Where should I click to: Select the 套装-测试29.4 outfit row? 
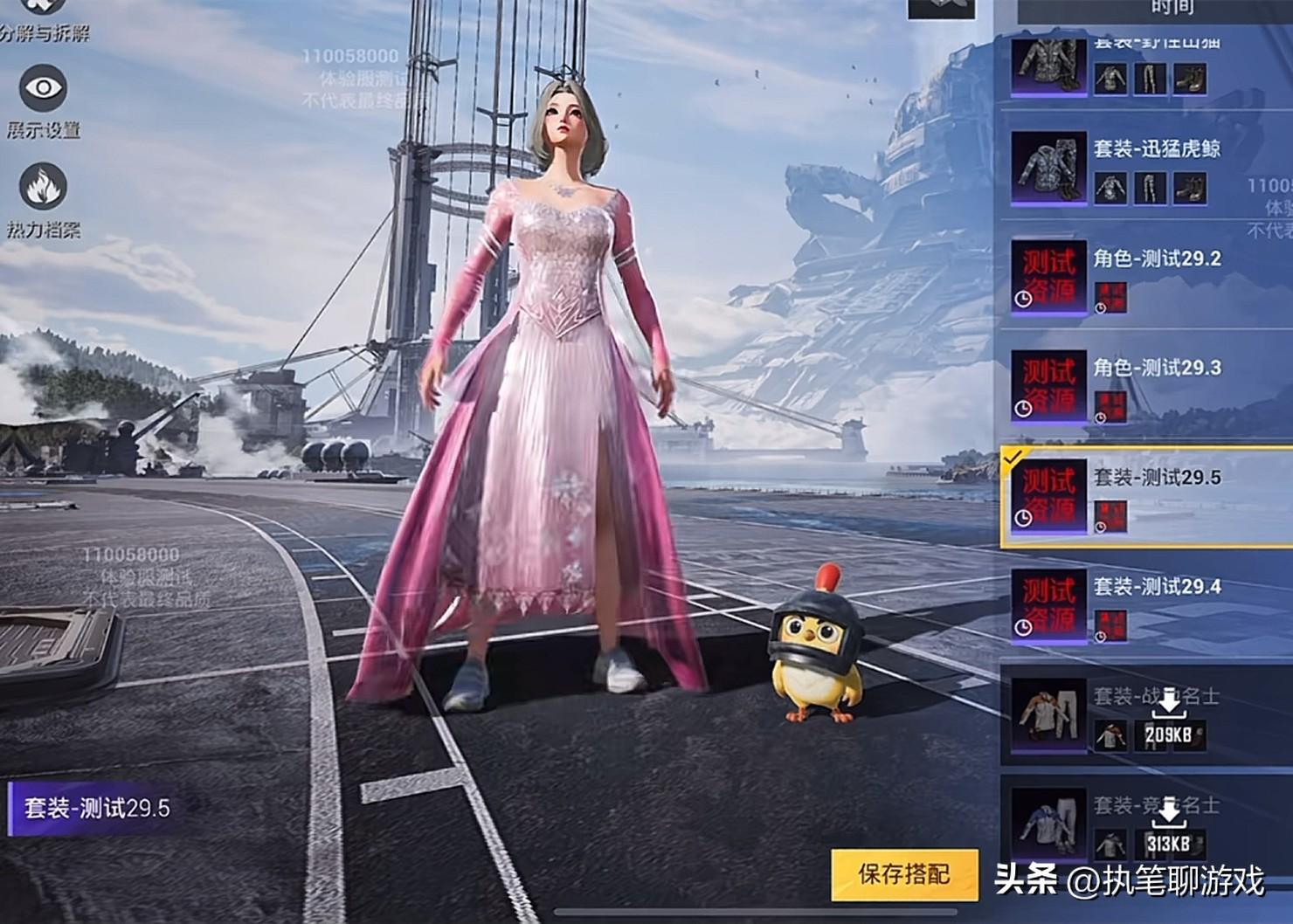tap(1144, 605)
